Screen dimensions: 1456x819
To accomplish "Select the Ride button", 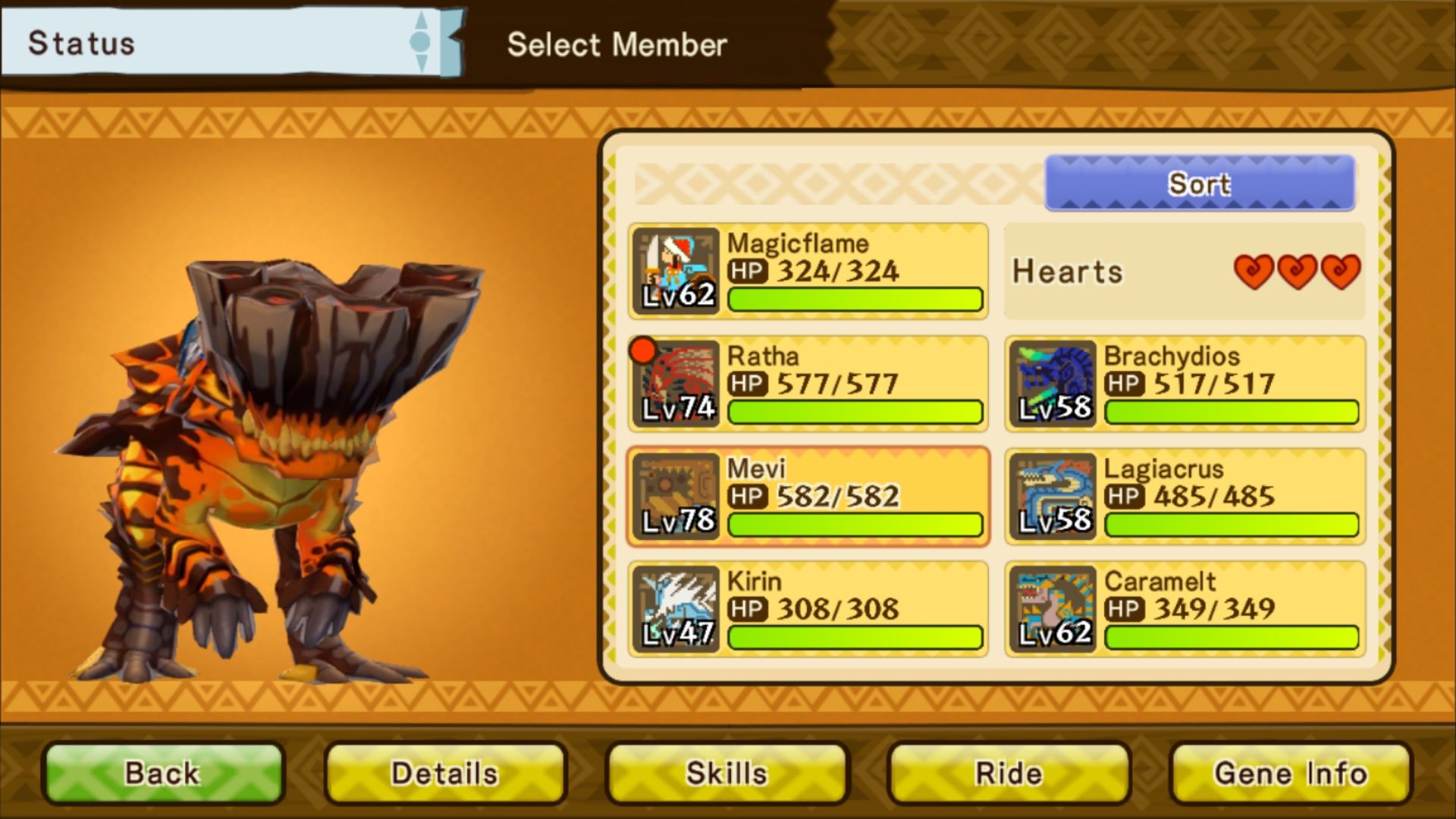I will (1009, 773).
